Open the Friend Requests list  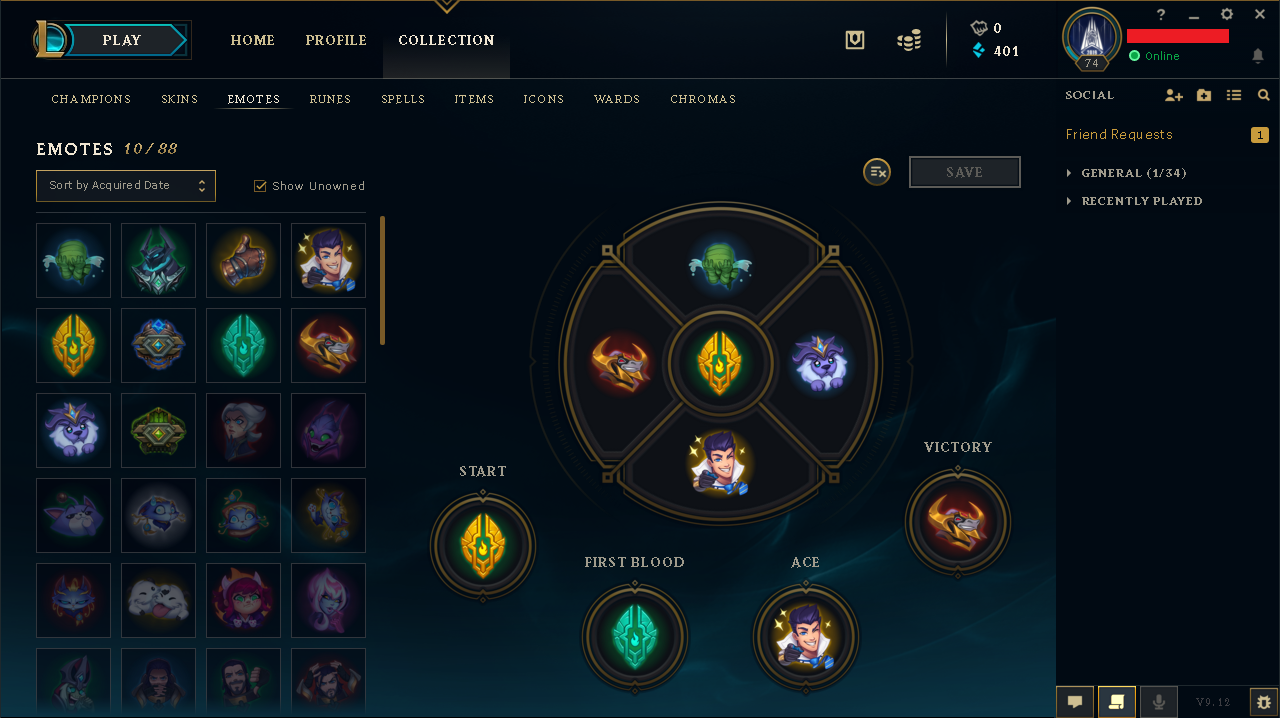pyautogui.click(x=1119, y=134)
